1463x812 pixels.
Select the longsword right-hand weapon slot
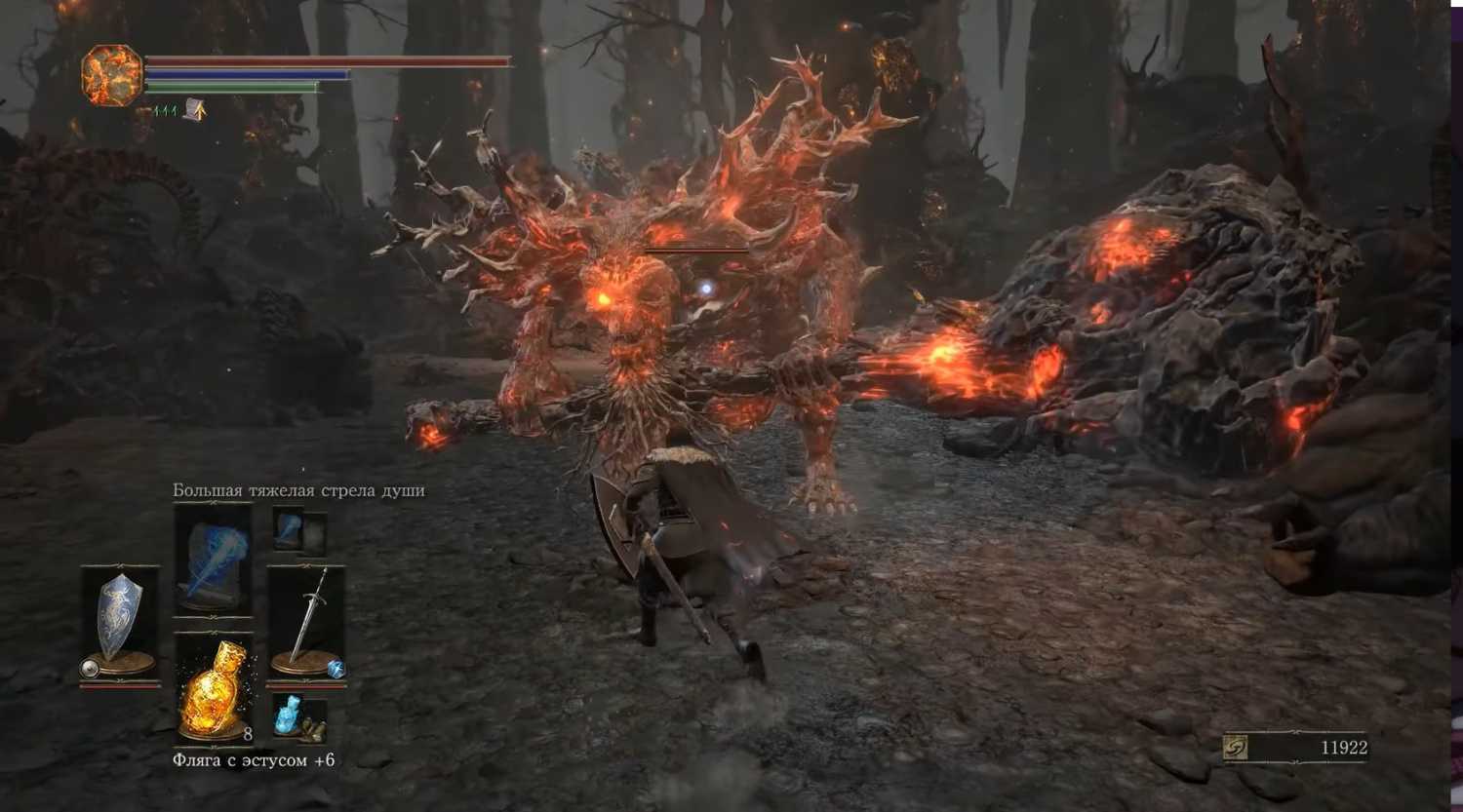(306, 622)
